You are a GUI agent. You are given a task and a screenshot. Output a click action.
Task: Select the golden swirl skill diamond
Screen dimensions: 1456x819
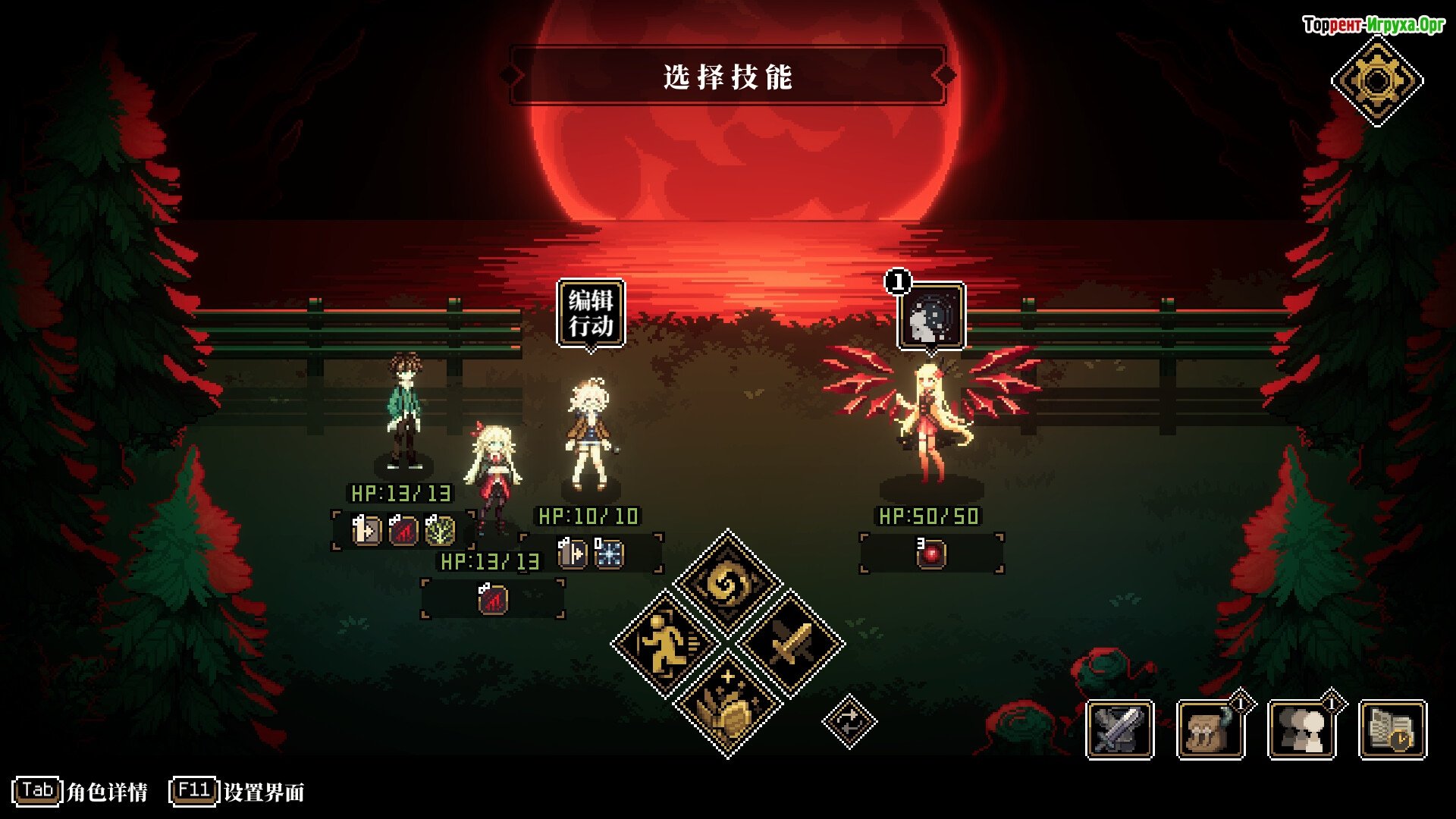point(727,583)
